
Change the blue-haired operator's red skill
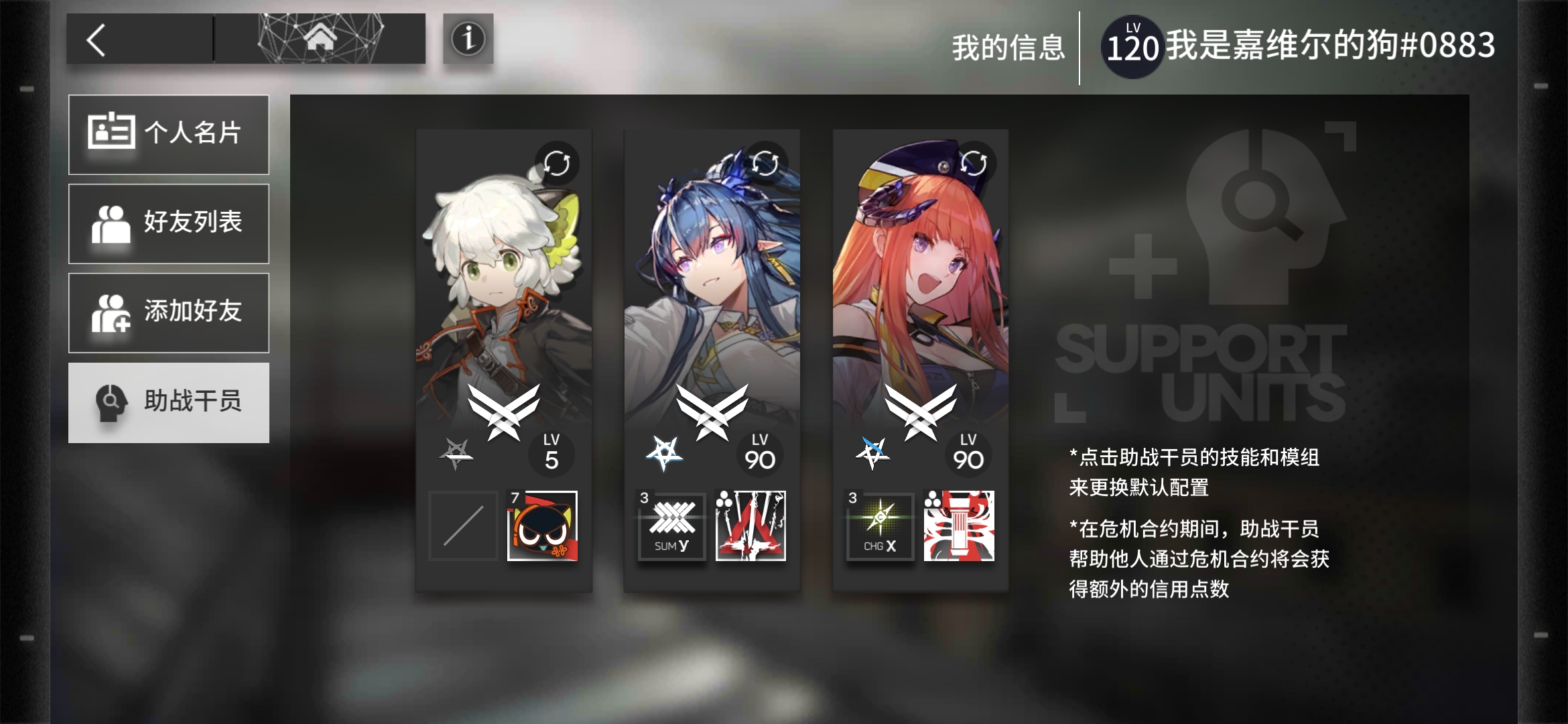coord(750,526)
